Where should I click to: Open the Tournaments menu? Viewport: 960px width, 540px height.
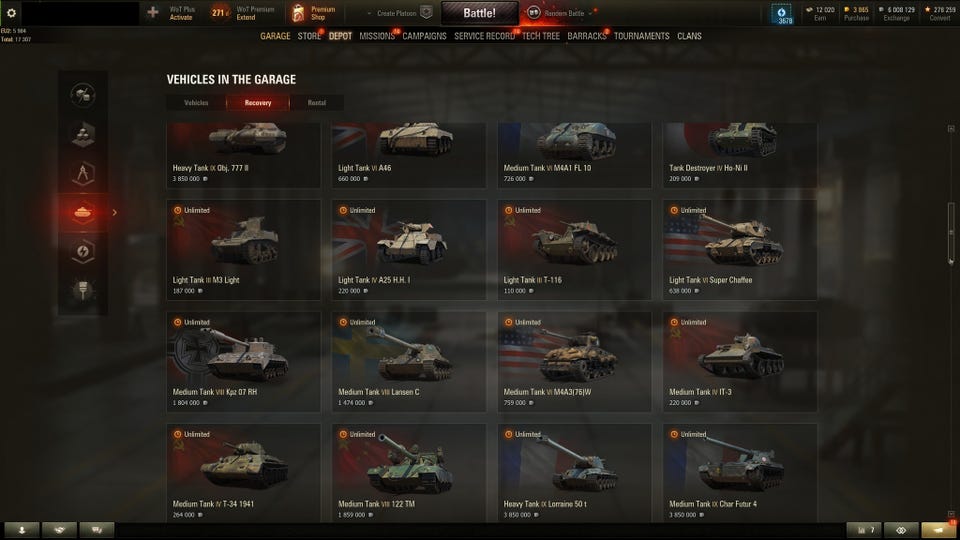[642, 36]
